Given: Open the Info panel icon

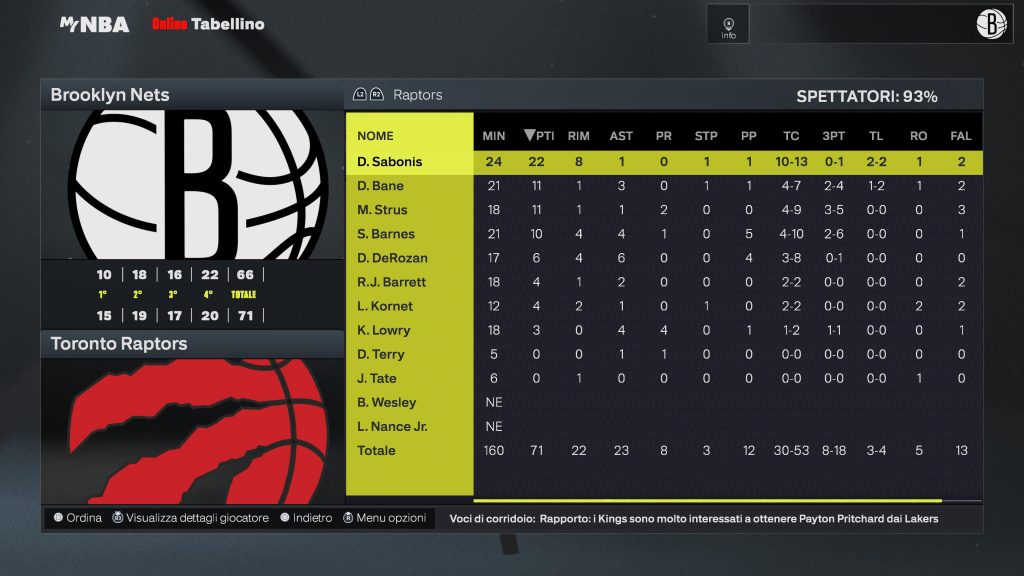Looking at the screenshot, I should click(x=728, y=25).
